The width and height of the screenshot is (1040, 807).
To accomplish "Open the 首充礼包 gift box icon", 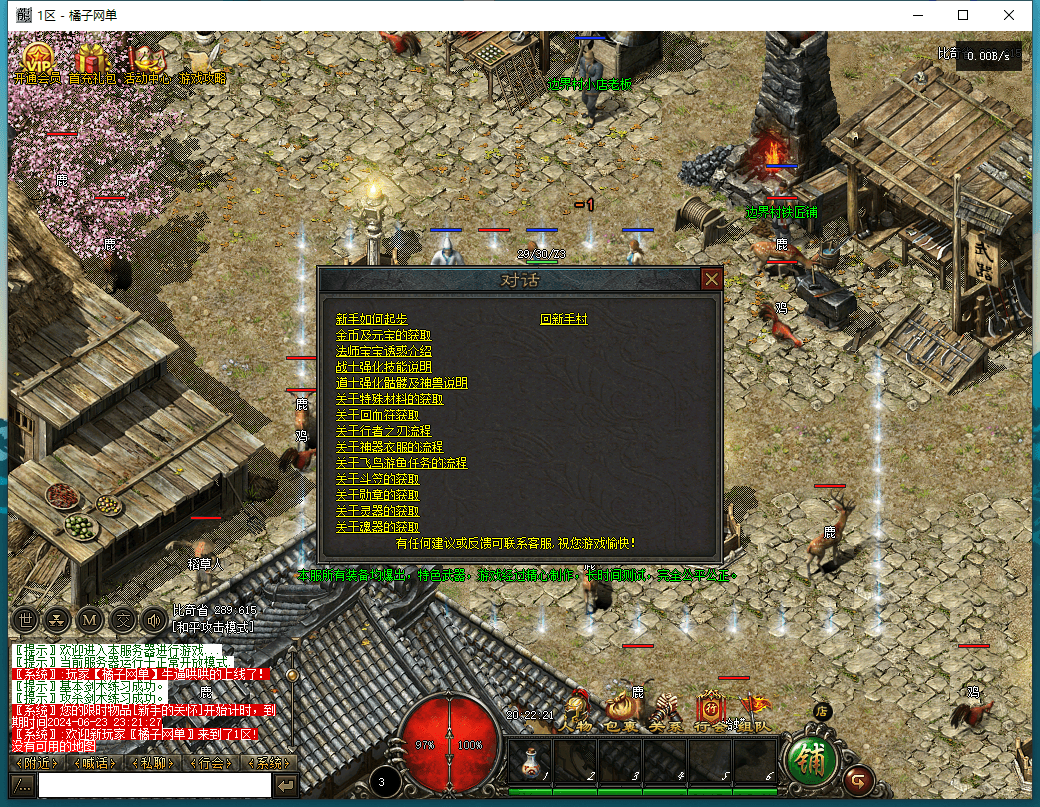I will coord(92,60).
